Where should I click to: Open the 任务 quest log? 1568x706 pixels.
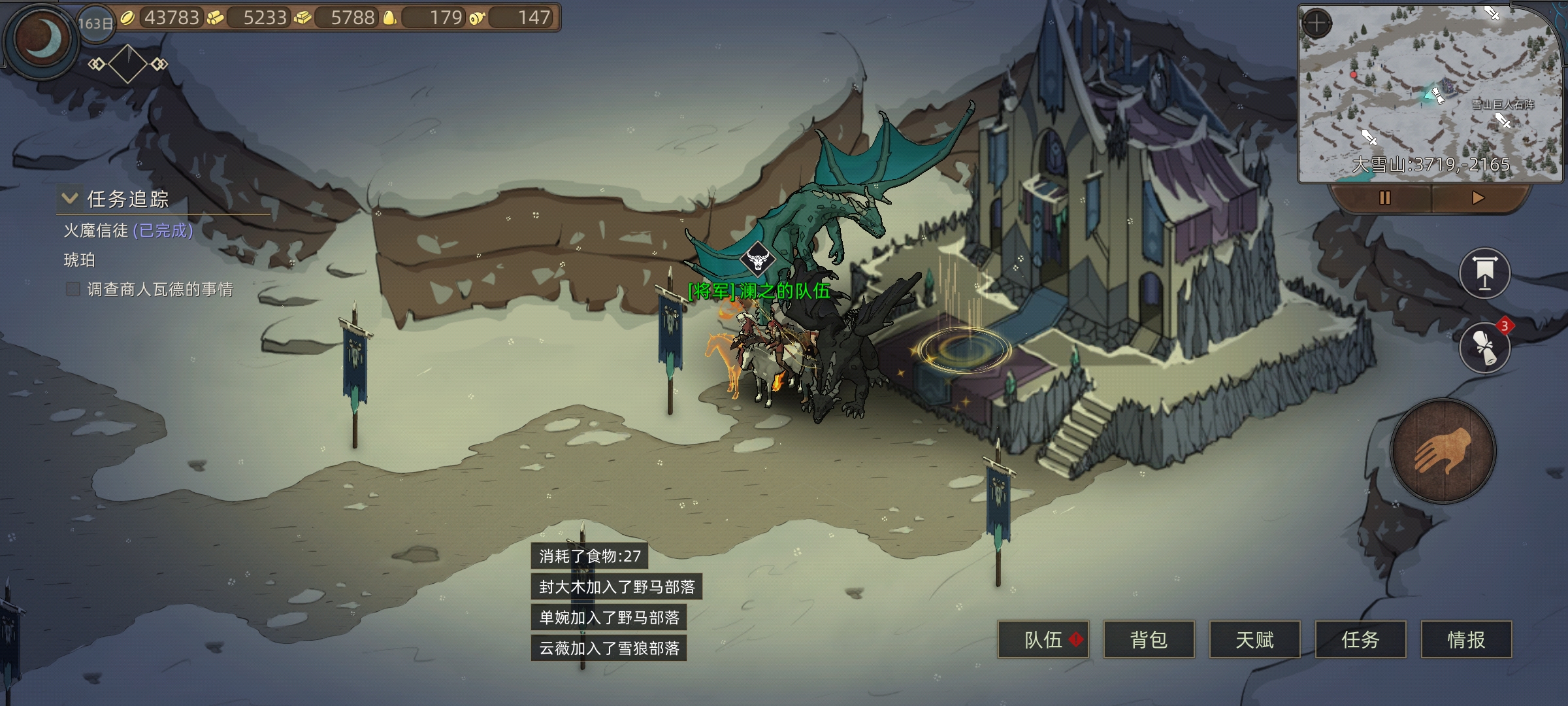(x=1360, y=639)
